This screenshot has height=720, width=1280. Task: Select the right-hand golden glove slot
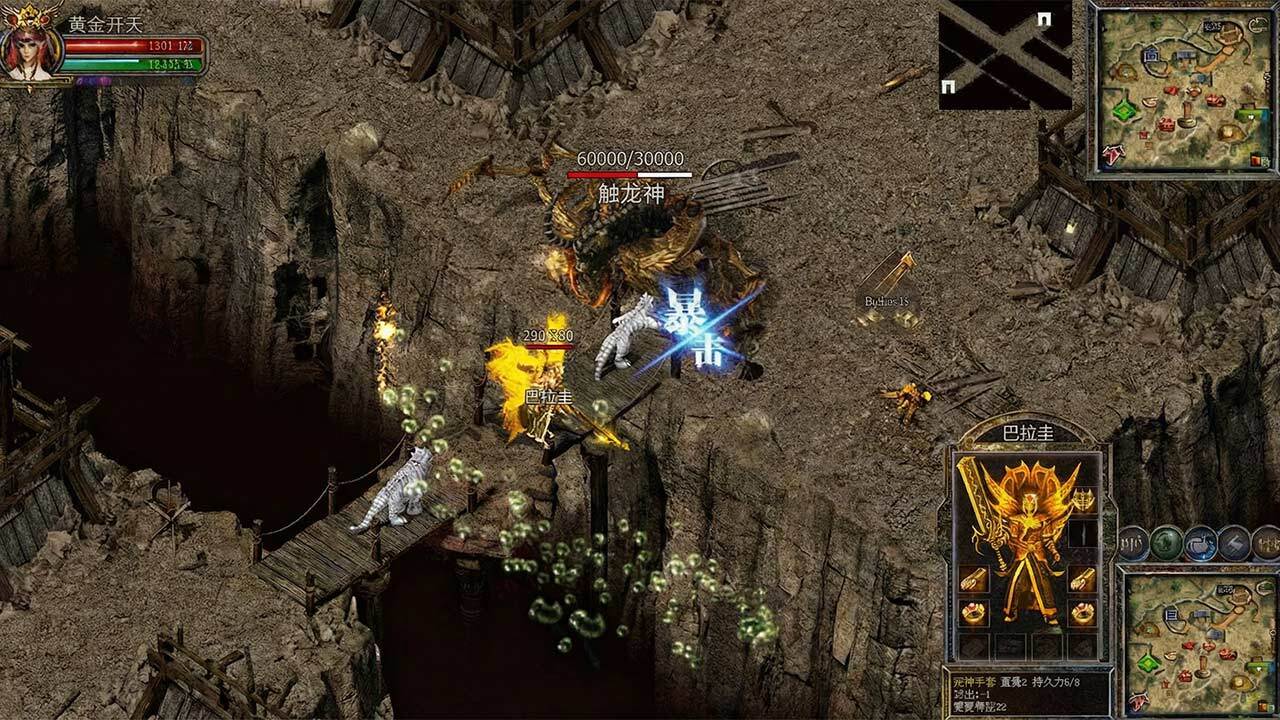(1083, 578)
